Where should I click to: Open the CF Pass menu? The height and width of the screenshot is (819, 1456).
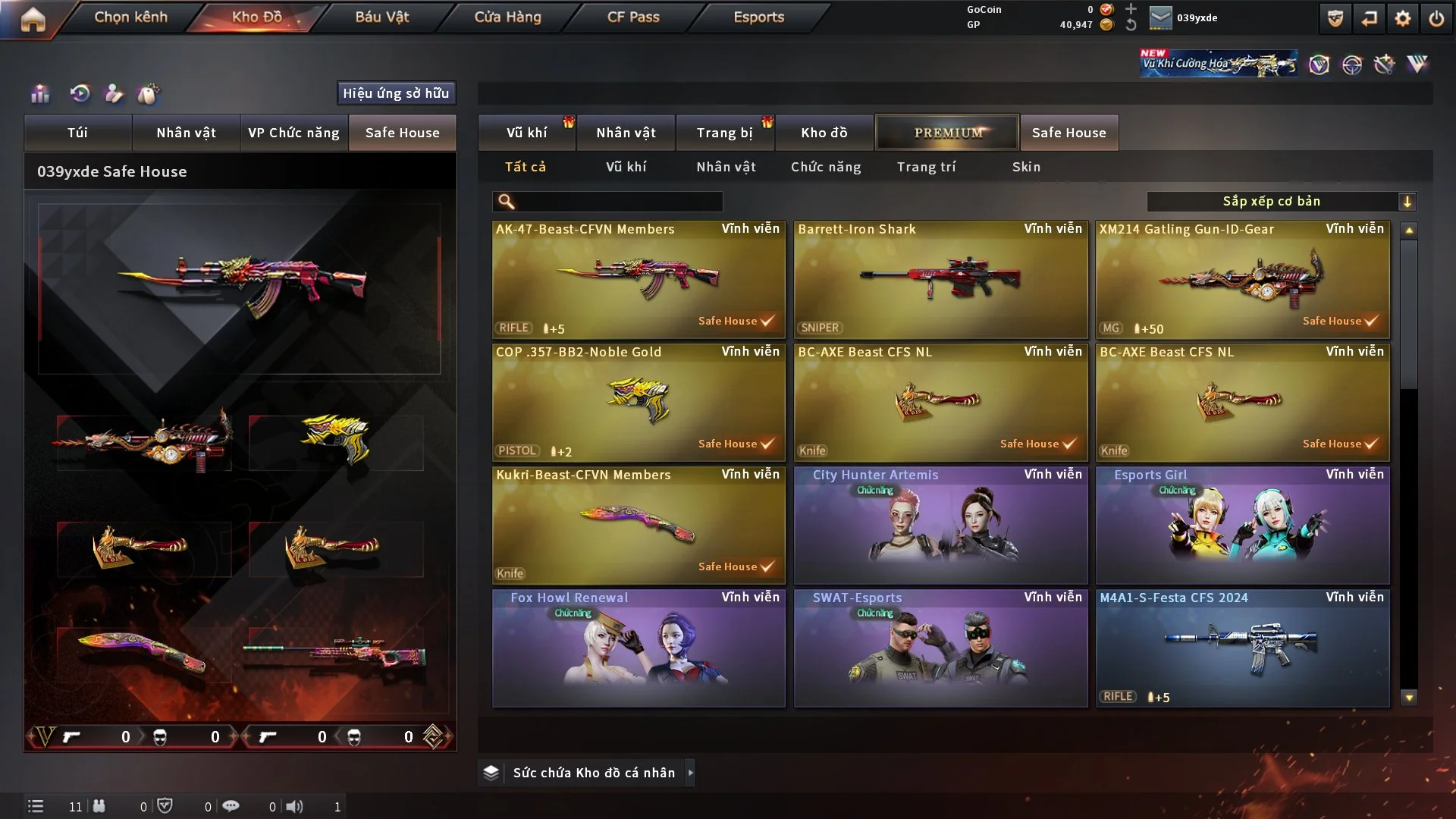point(633,17)
